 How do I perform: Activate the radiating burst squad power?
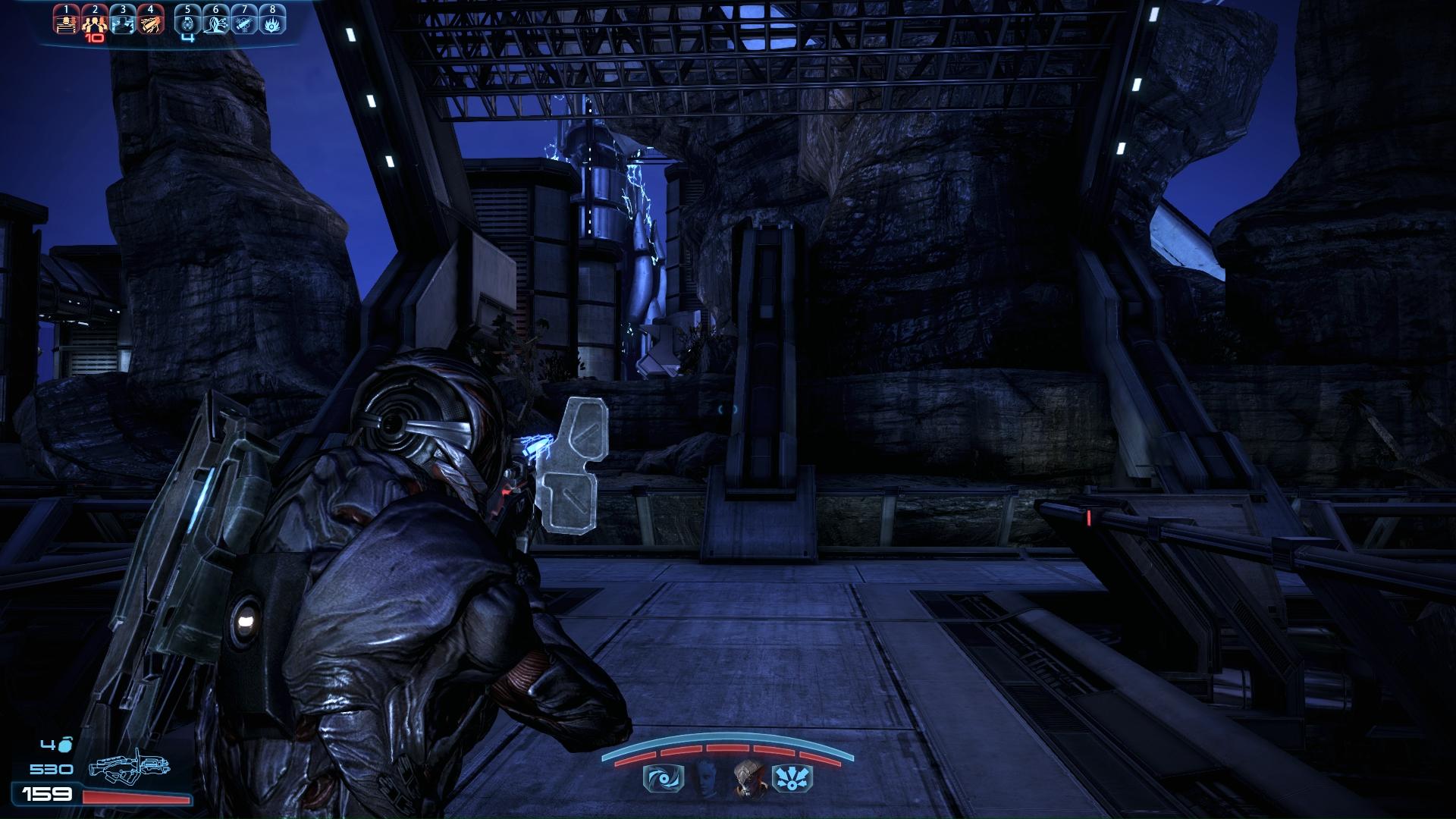[x=792, y=779]
